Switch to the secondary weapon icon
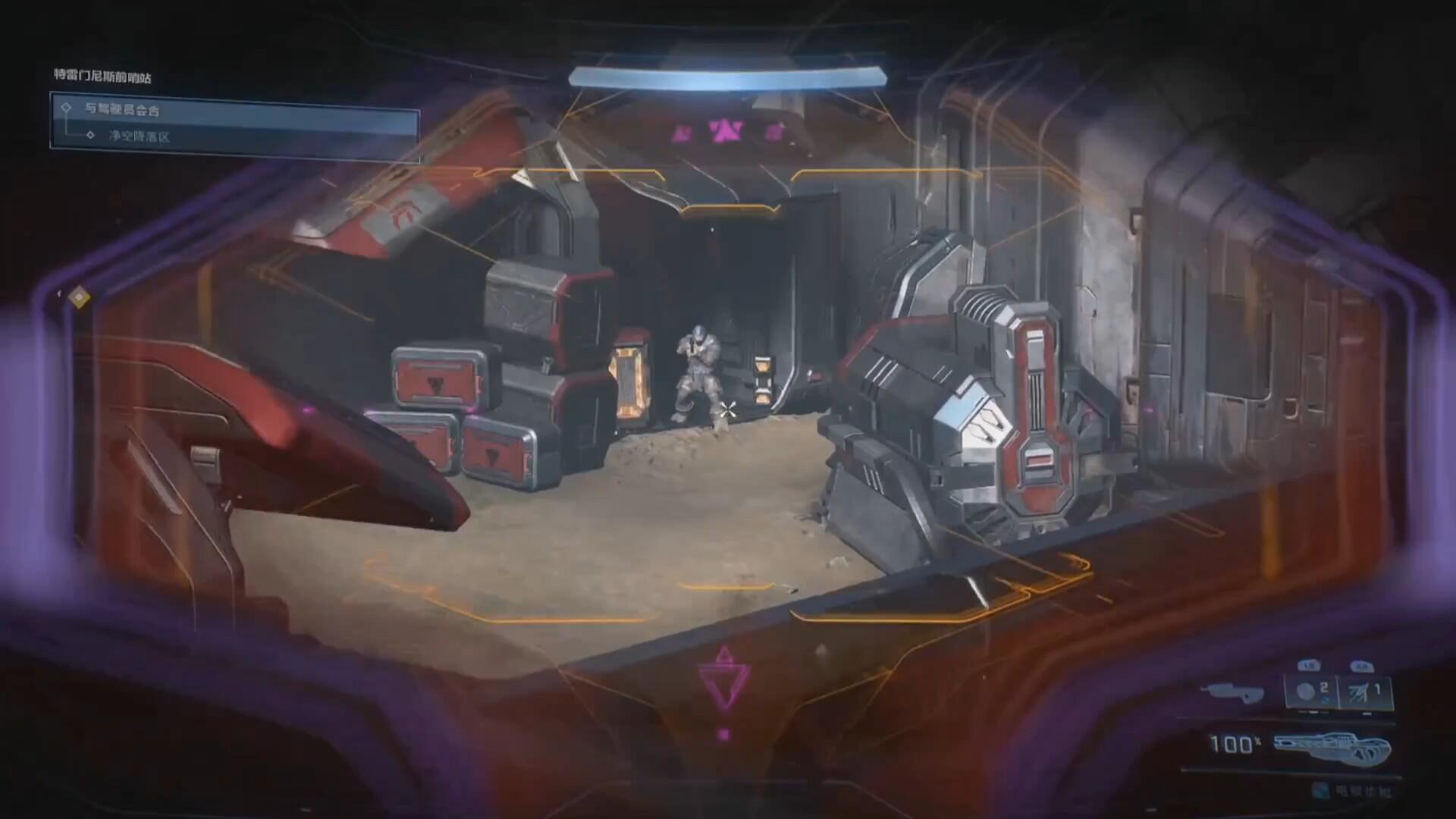 [x=1233, y=692]
